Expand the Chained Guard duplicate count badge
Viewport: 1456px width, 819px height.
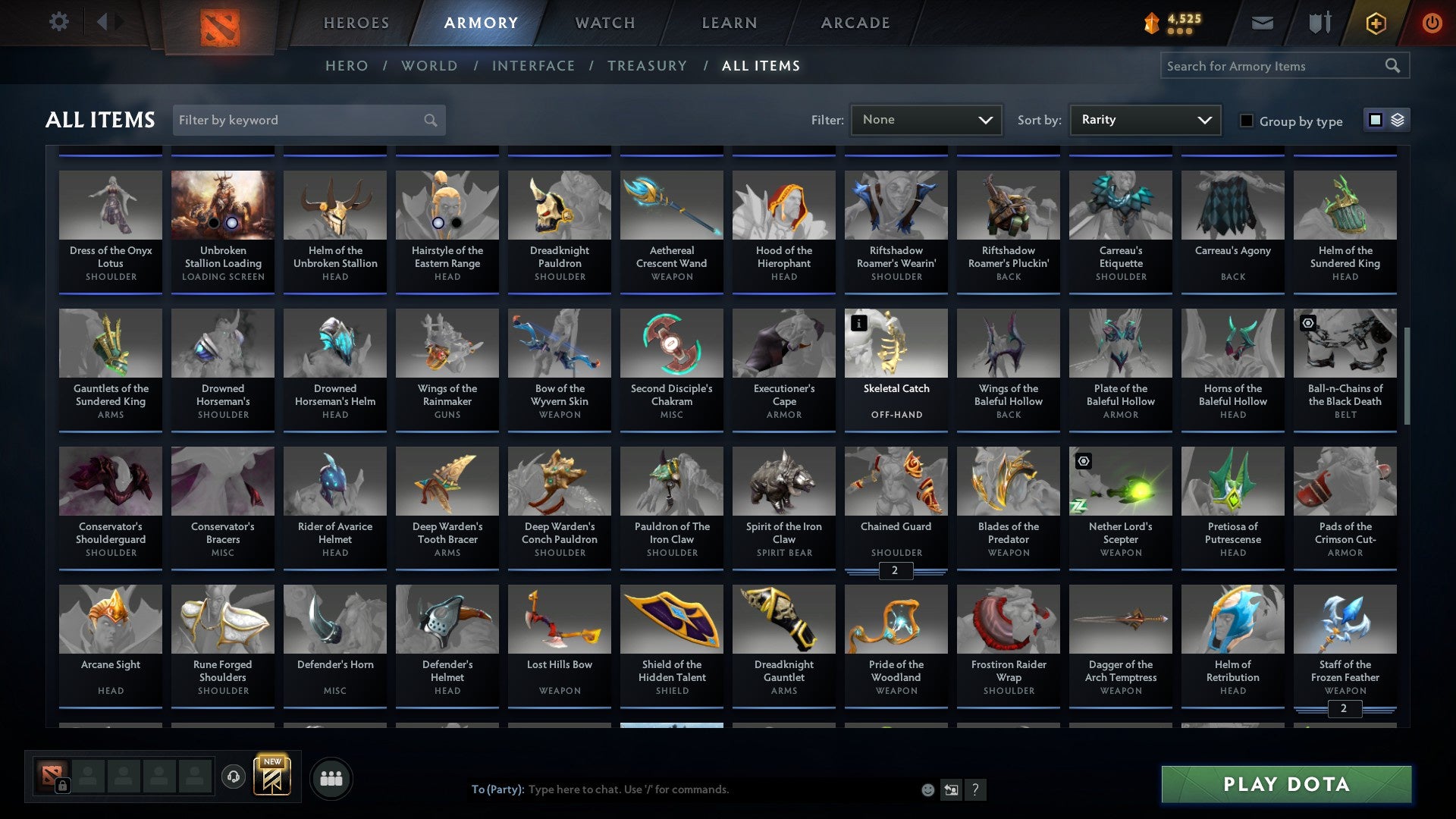click(896, 571)
